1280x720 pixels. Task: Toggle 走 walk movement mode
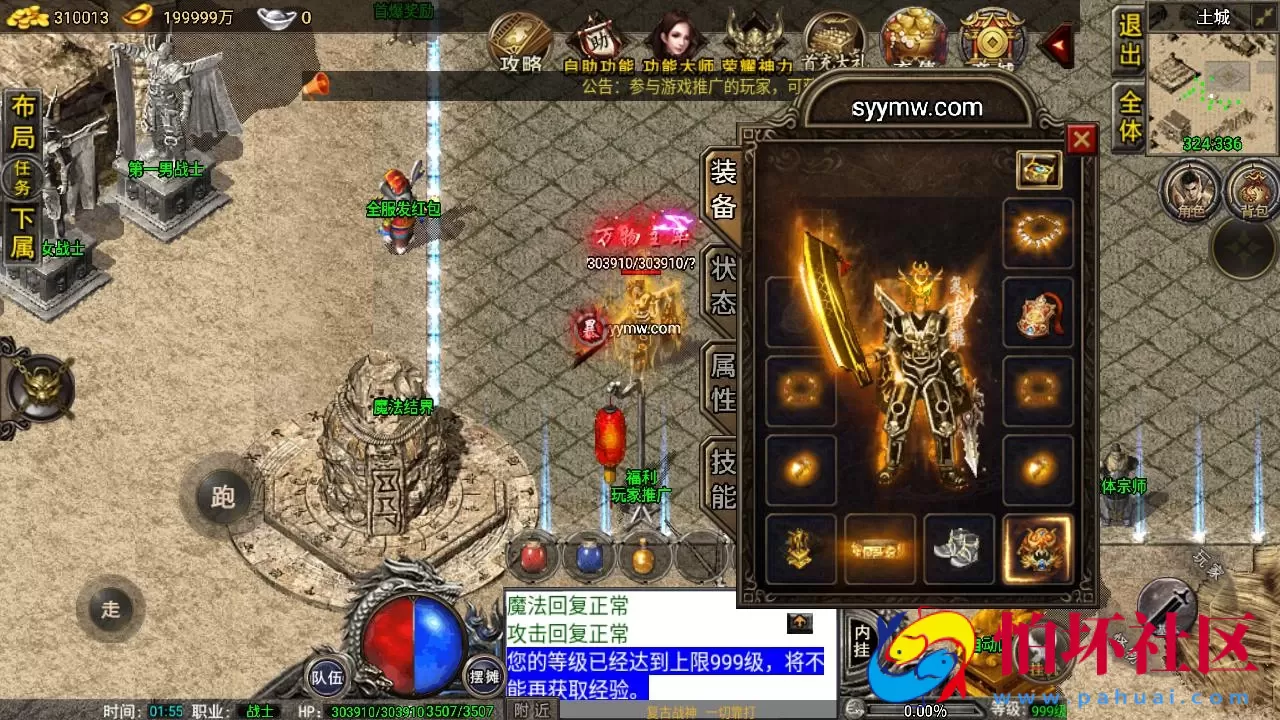point(113,608)
